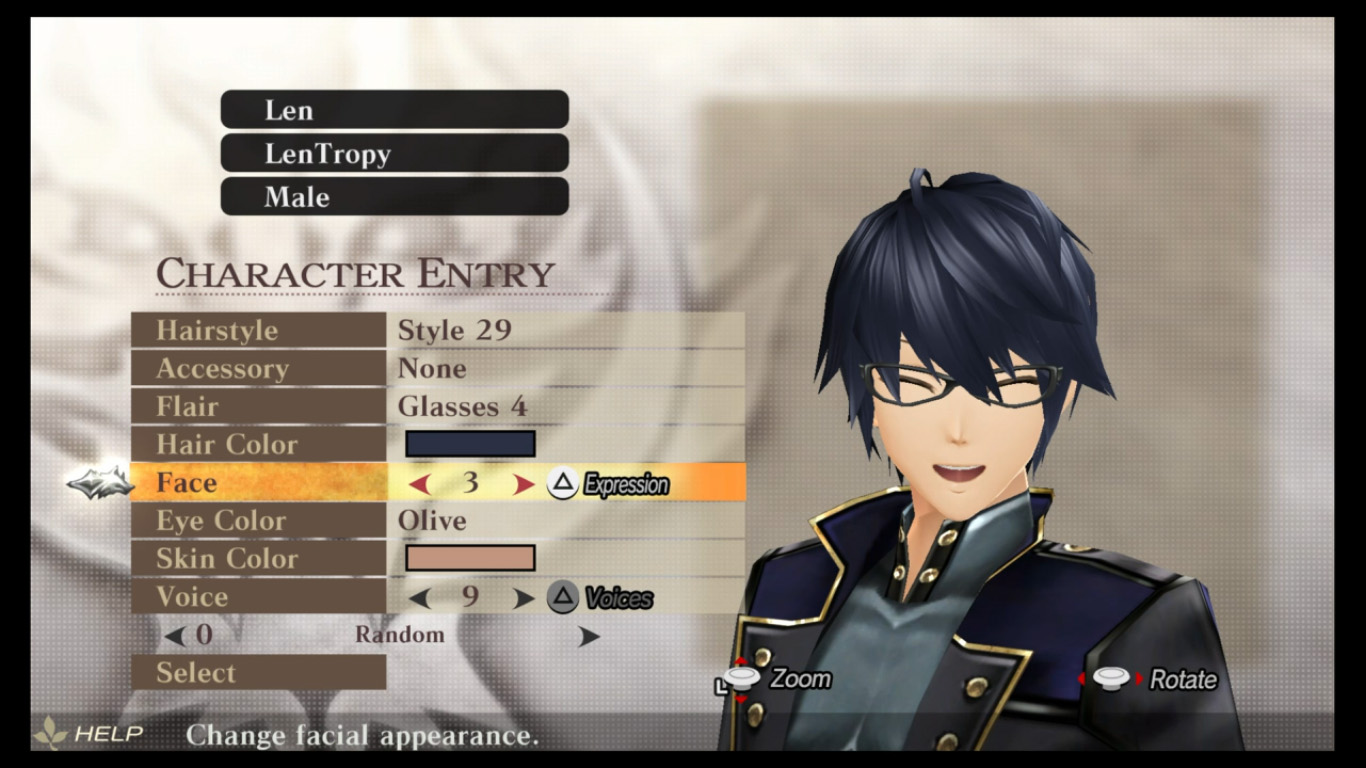Image resolution: width=1366 pixels, height=768 pixels.
Task: Increase voice number with its right arrow
Action: (523, 598)
